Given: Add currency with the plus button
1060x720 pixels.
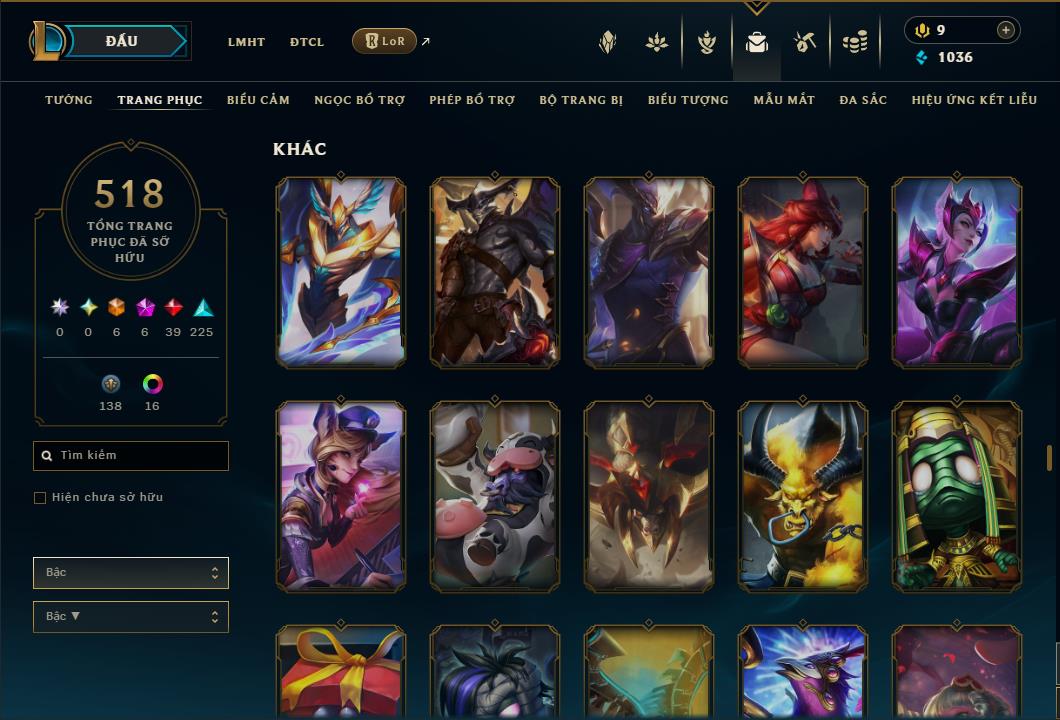Looking at the screenshot, I should click(x=1006, y=30).
